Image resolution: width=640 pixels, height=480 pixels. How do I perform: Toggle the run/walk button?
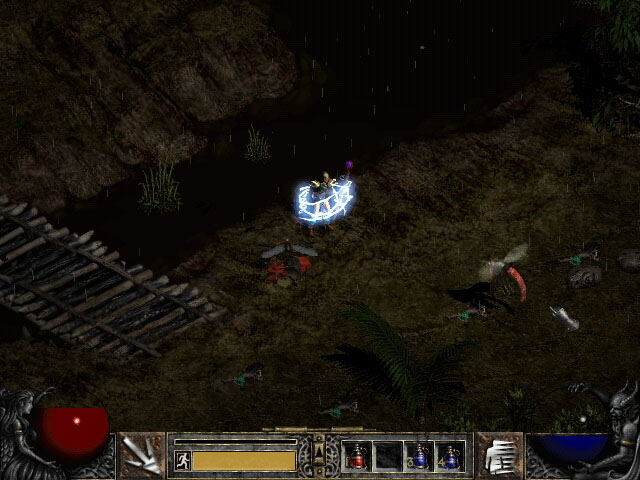click(x=182, y=460)
